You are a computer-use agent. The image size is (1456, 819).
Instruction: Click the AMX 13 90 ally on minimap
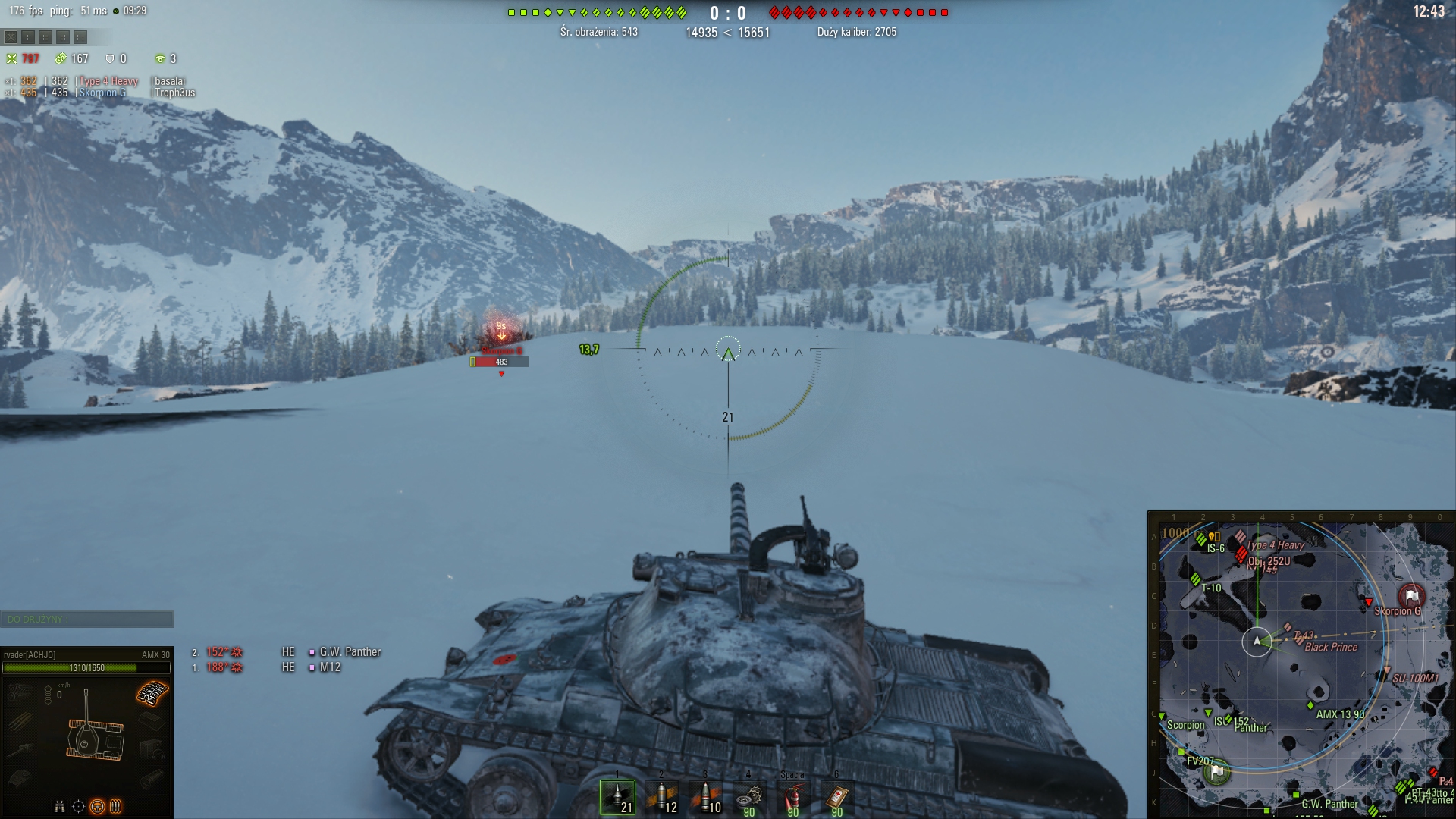tap(1339, 714)
